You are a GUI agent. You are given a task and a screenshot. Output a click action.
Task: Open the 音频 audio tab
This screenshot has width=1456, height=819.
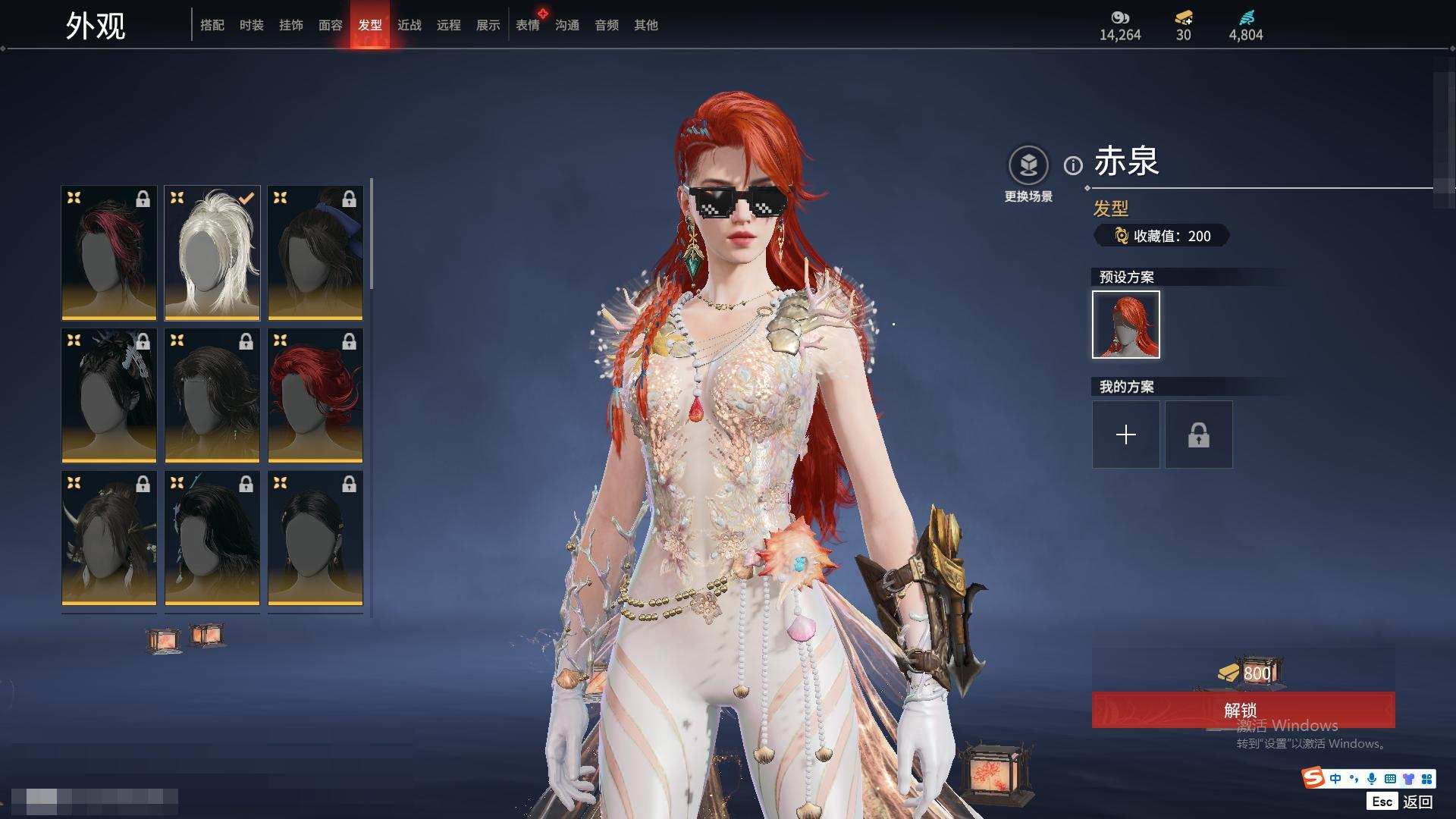point(606,25)
